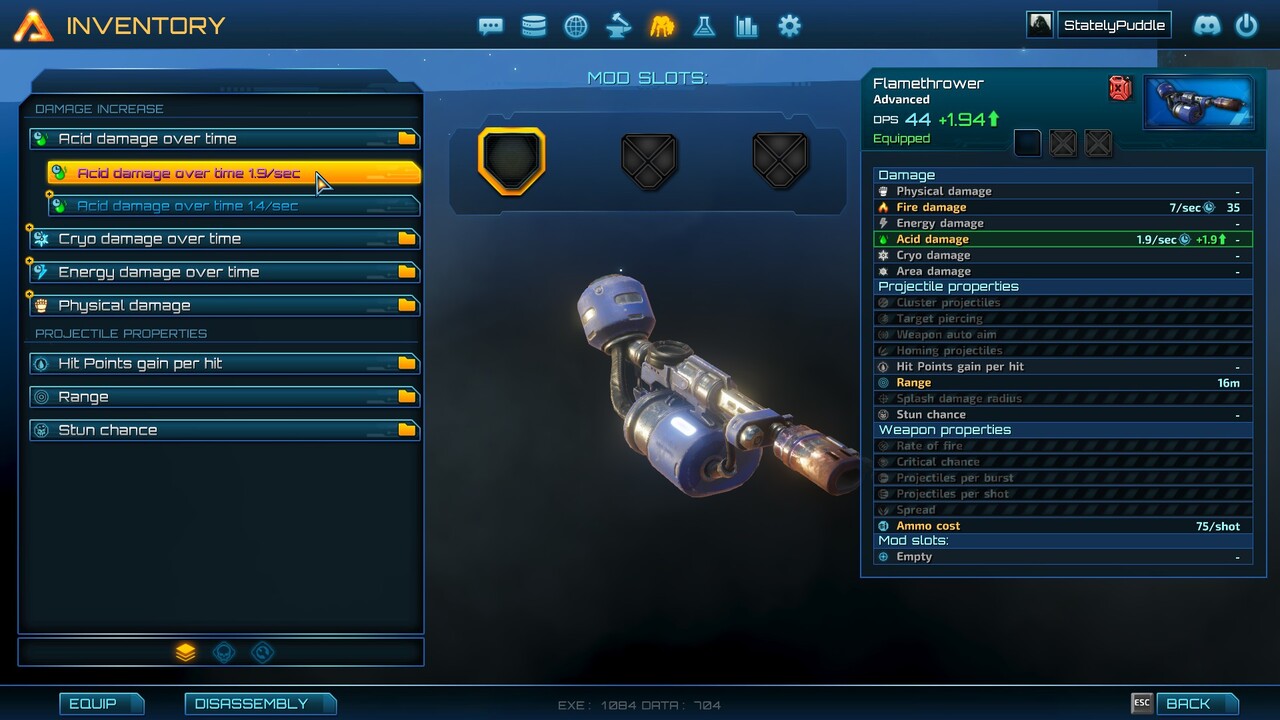This screenshot has width=1280, height=720.
Task: Open the chat speech-bubble icon
Action: [x=490, y=26]
